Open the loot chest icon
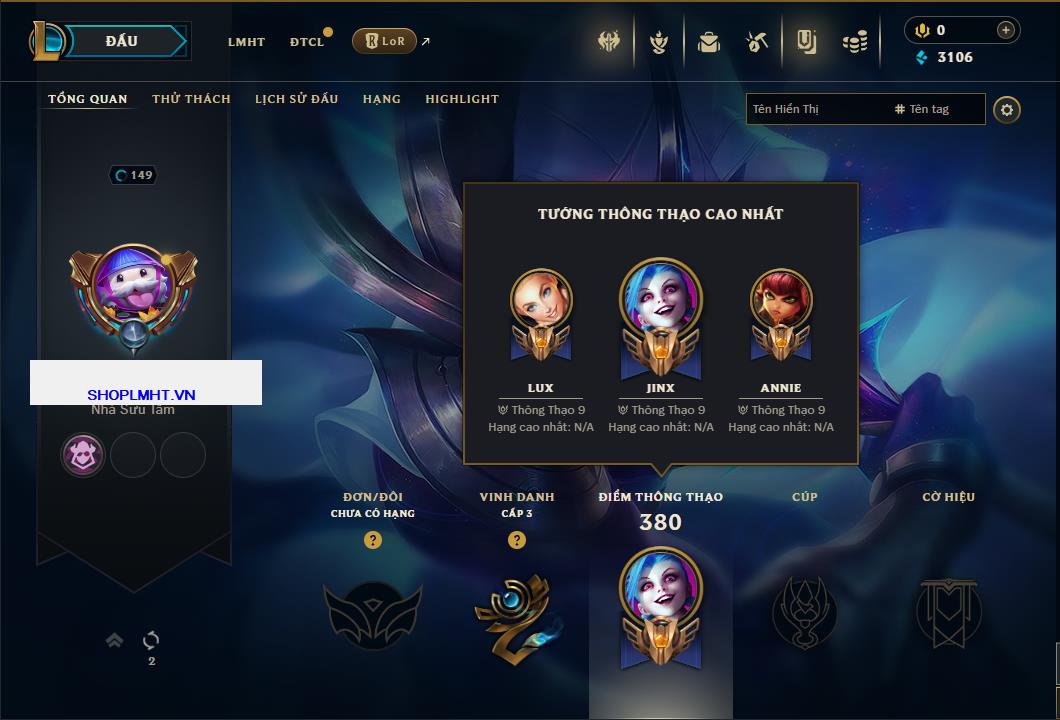The height and width of the screenshot is (720, 1060). 709,42
